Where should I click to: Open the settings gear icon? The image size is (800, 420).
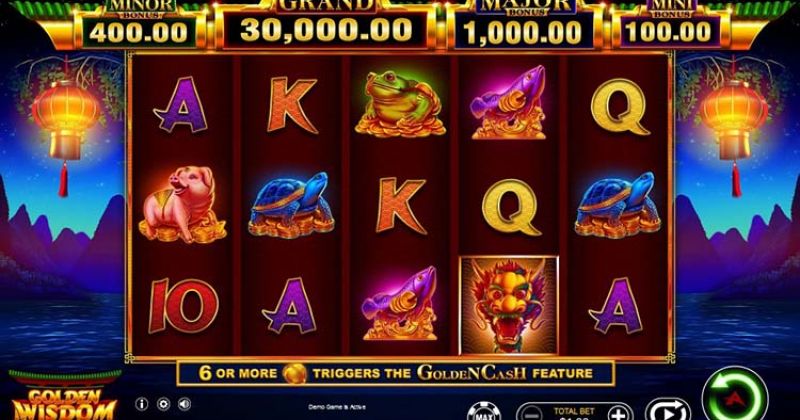tap(164, 404)
